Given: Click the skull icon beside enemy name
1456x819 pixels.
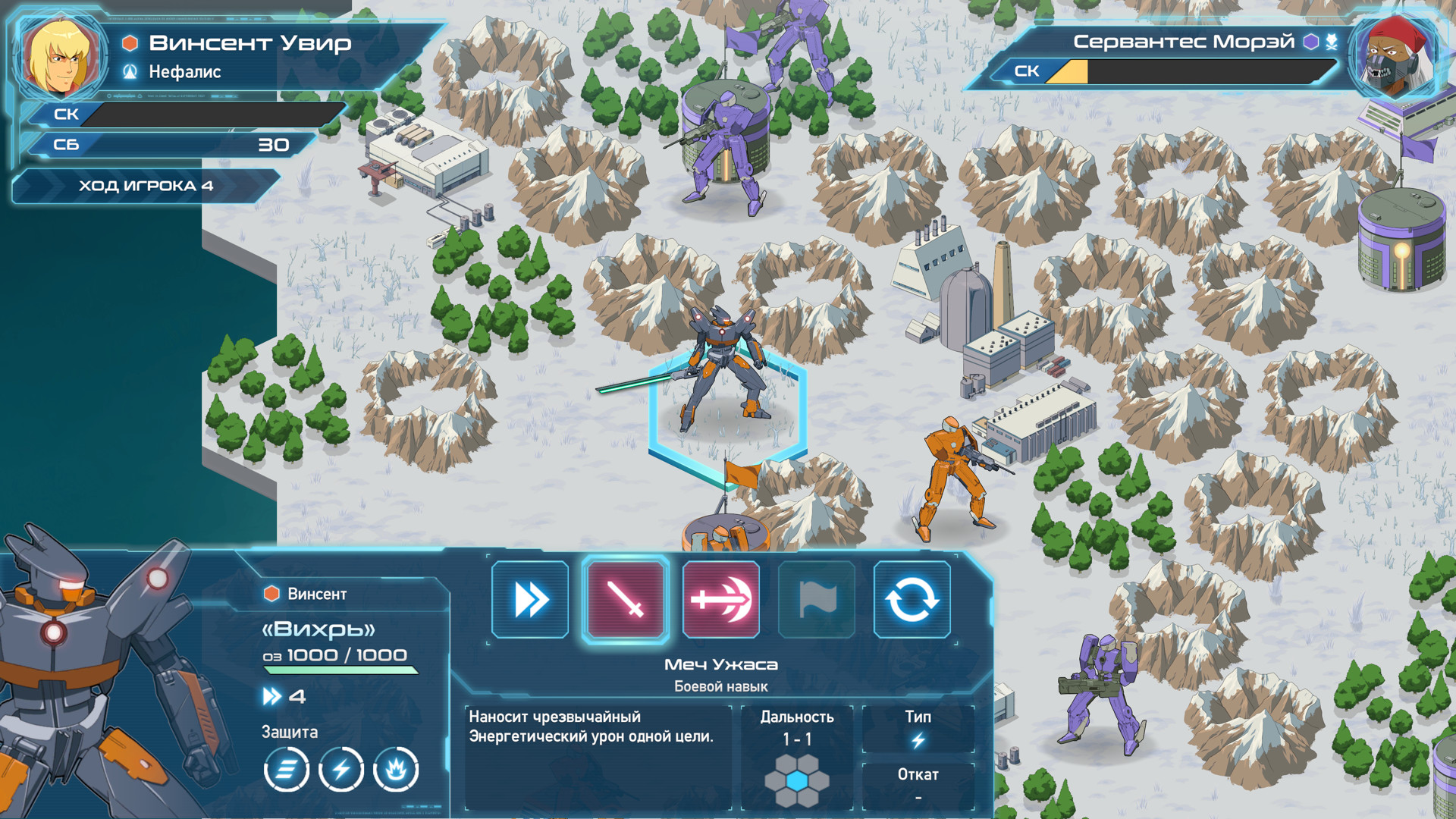Looking at the screenshot, I should [1332, 42].
